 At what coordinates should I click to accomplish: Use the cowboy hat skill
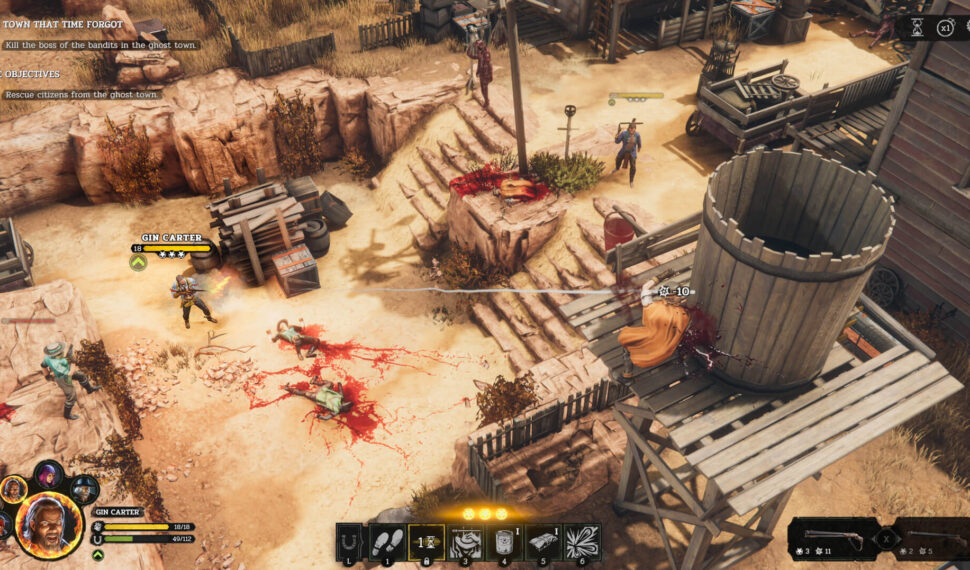(464, 542)
